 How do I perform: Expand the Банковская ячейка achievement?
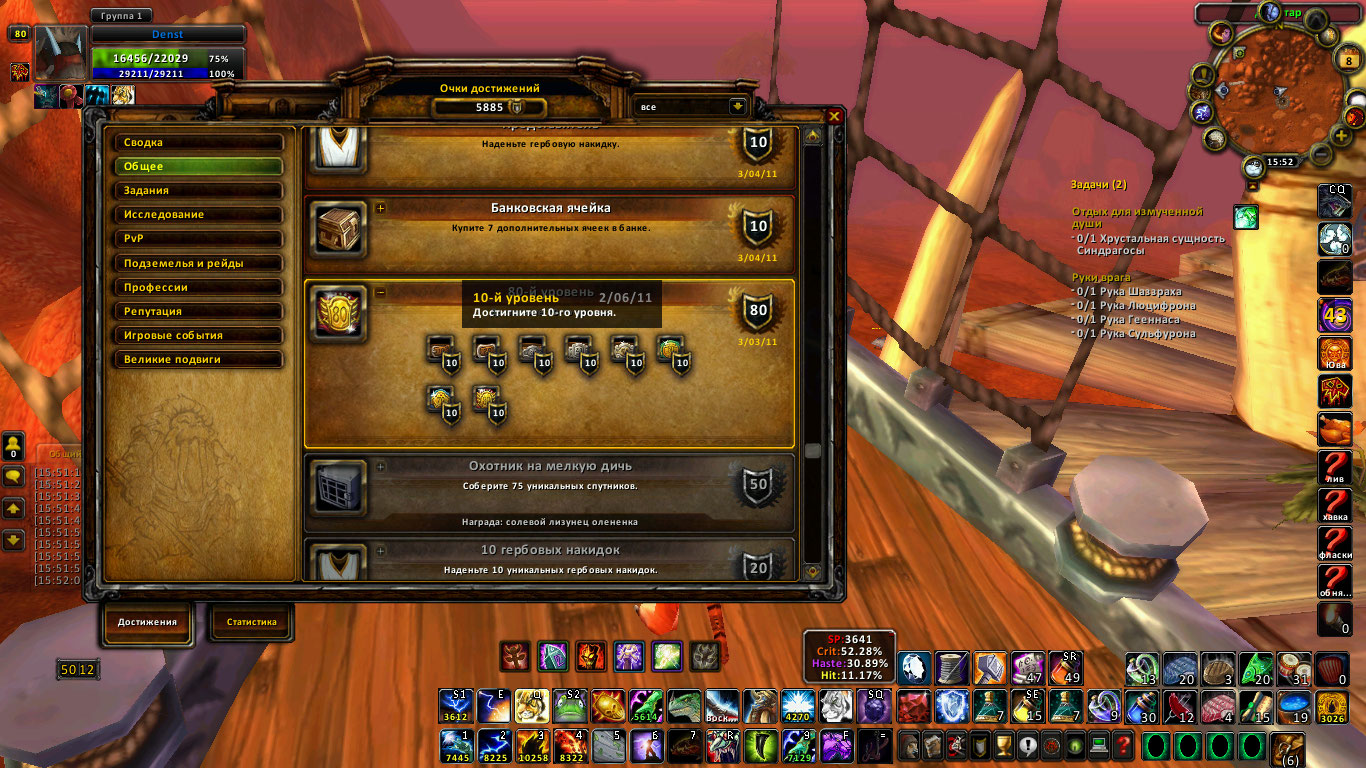381,208
